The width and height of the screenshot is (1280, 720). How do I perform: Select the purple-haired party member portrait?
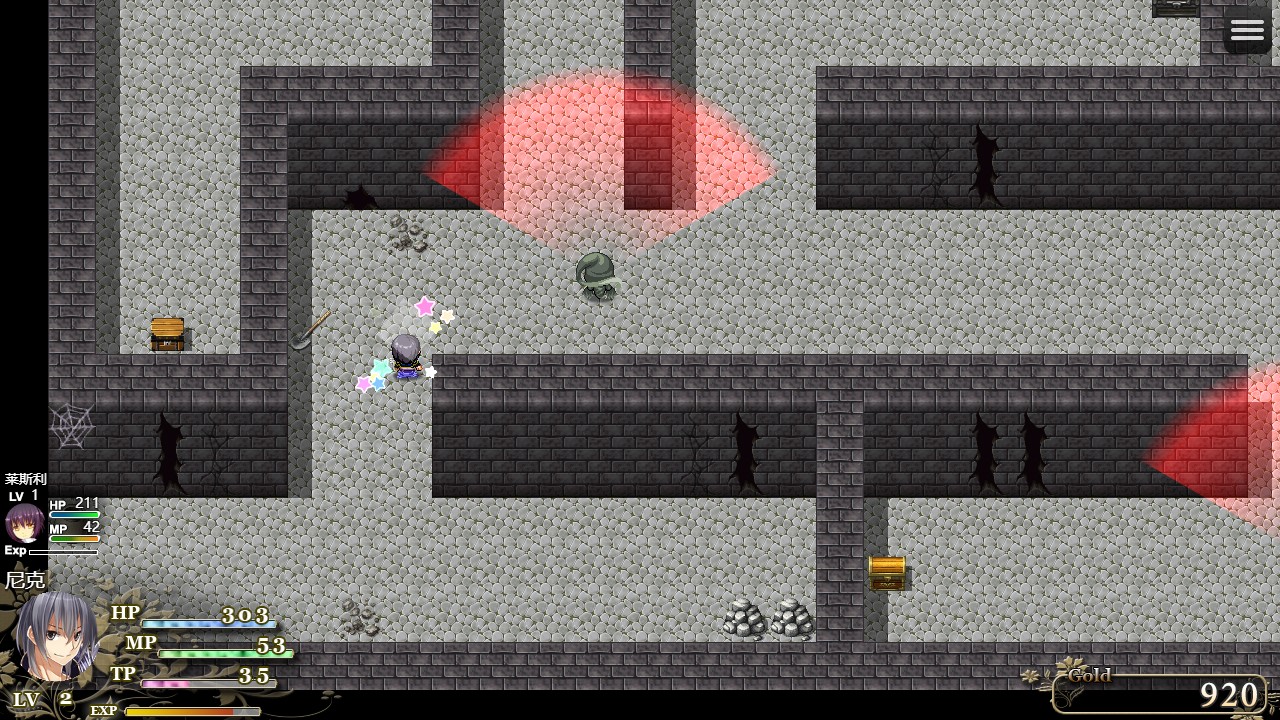click(x=24, y=523)
